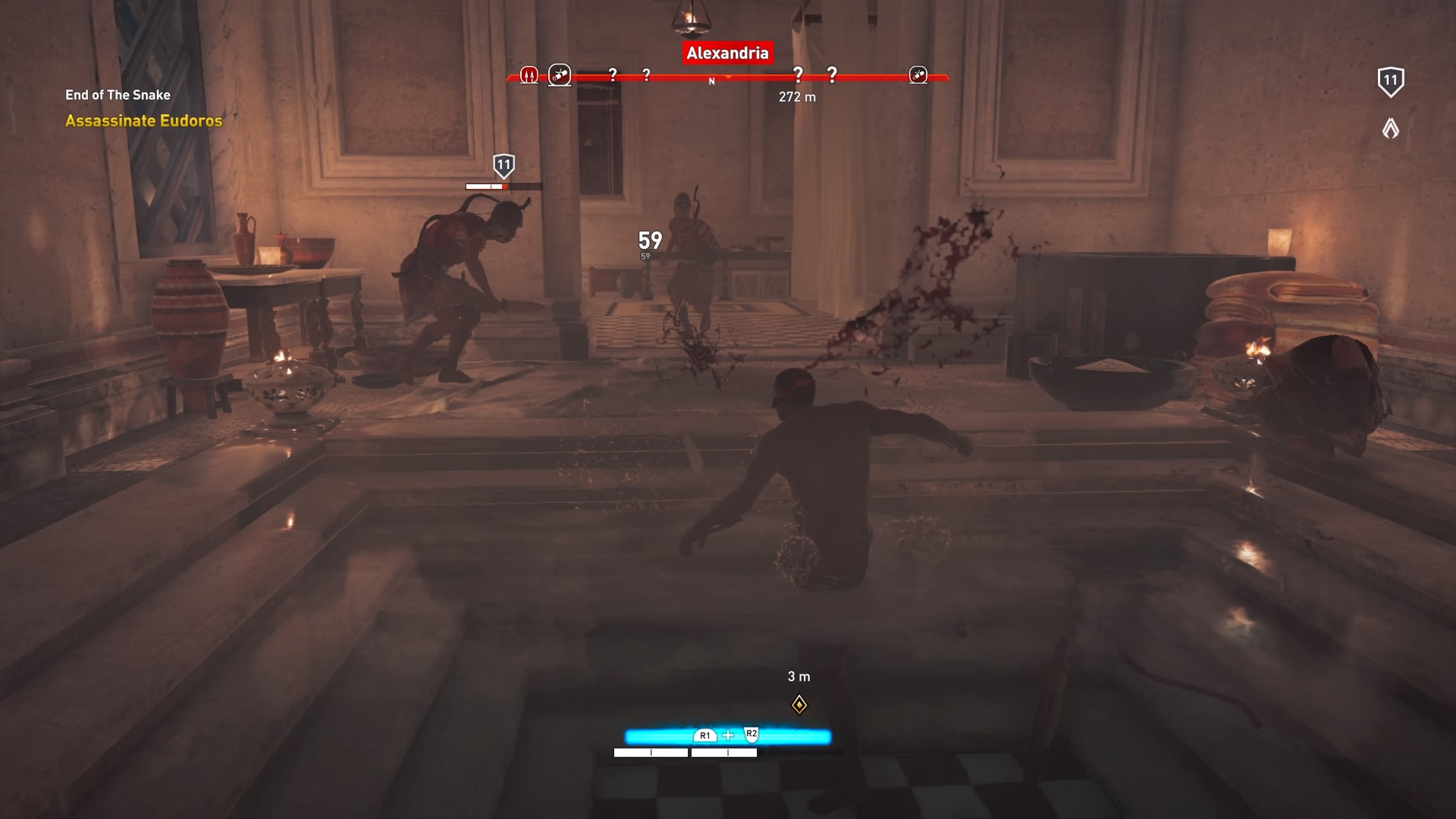Viewport: 1456px width, 819px height.
Task: Open the End of The Snake quest tracker
Action: tap(118, 95)
